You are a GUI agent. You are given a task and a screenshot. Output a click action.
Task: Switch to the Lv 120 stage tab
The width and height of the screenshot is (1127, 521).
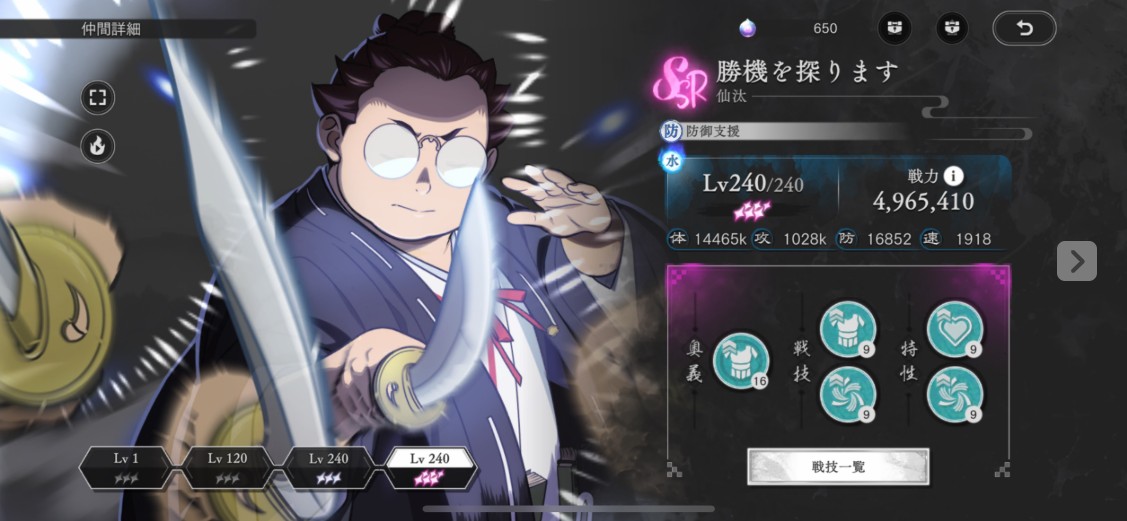(x=227, y=466)
